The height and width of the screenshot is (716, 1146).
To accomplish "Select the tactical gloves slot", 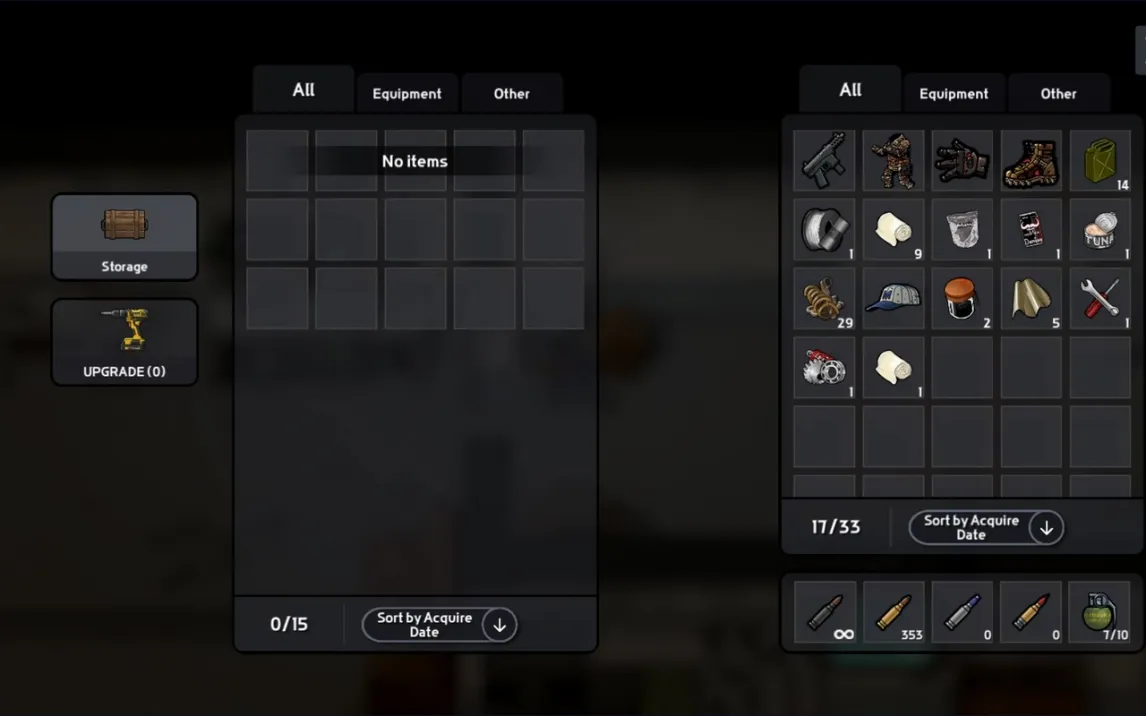I will [962, 160].
